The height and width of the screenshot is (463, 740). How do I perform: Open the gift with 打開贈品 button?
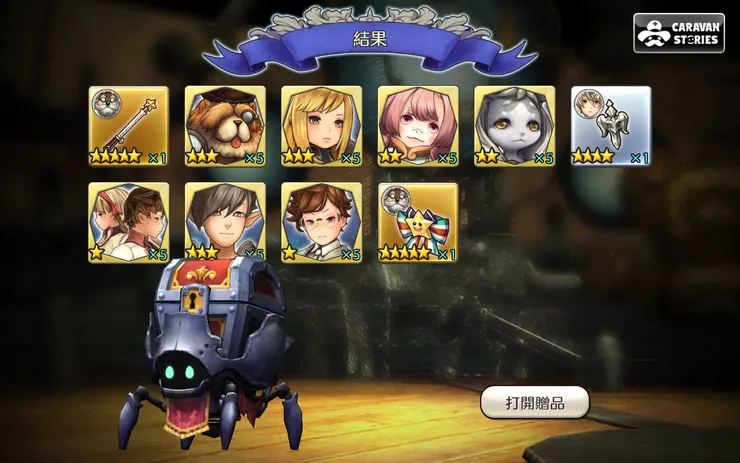coord(534,402)
